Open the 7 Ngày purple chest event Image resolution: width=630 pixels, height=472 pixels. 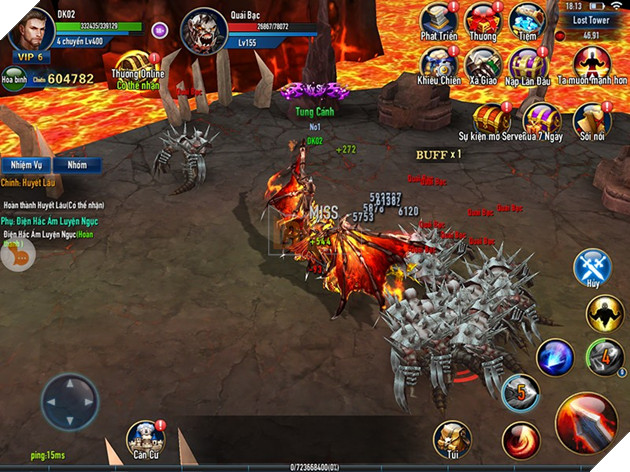pyautogui.click(x=540, y=120)
